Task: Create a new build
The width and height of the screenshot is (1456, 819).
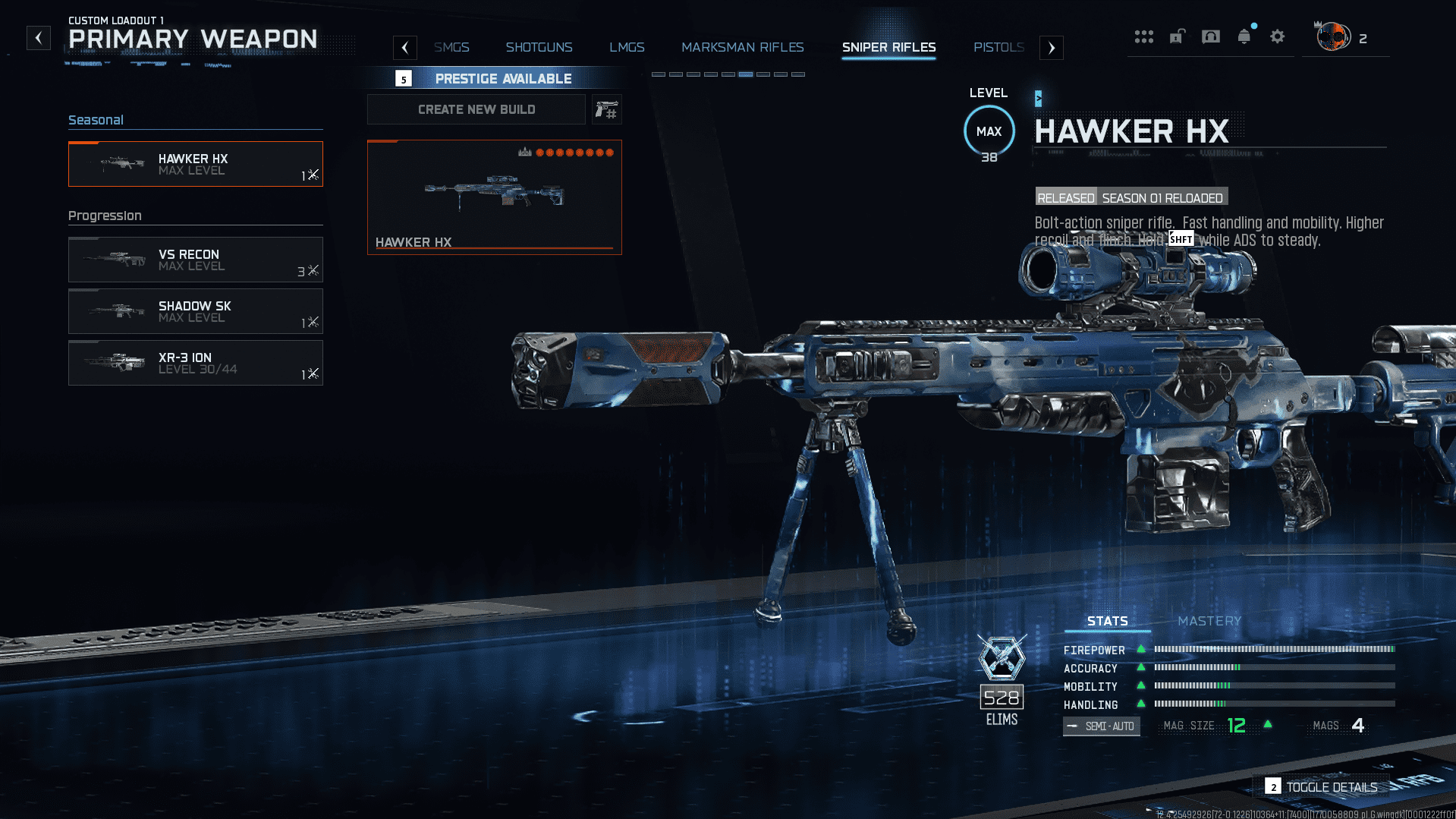Action: (476, 109)
